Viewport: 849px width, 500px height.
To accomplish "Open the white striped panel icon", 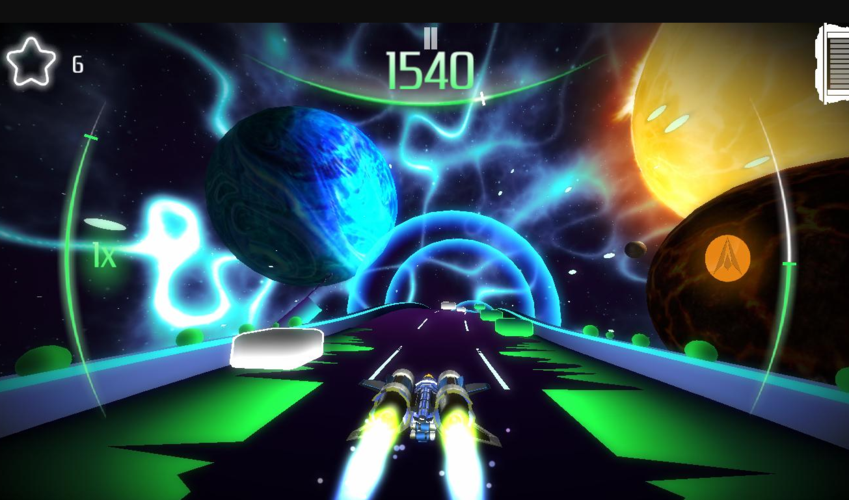I will point(834,65).
